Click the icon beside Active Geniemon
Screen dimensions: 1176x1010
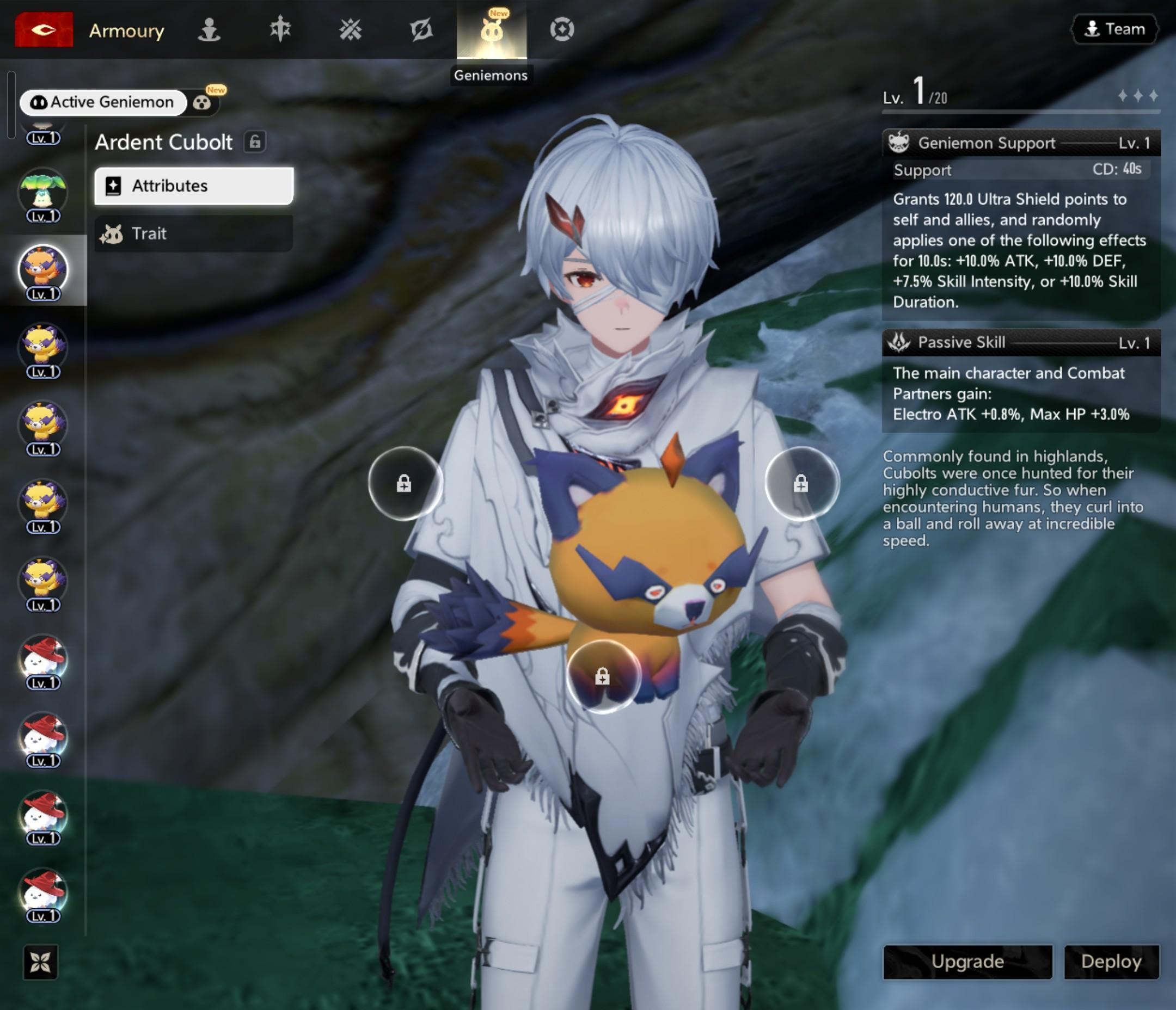(202, 103)
